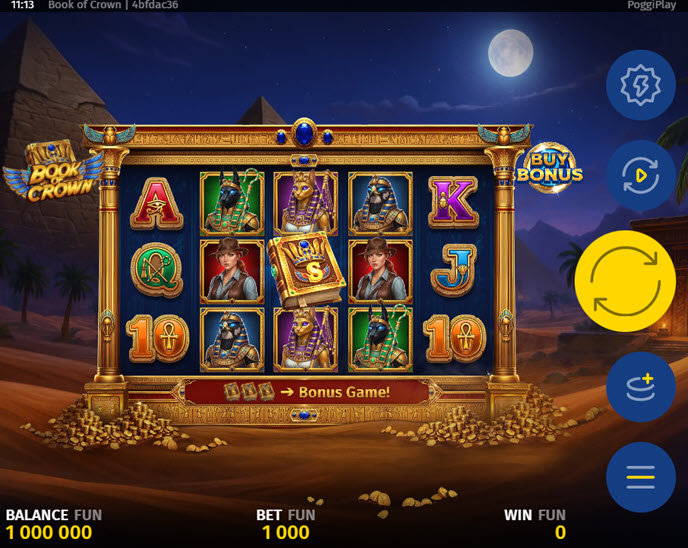Open the Buy Bonus offer
The width and height of the screenshot is (688, 548).
pyautogui.click(x=549, y=168)
